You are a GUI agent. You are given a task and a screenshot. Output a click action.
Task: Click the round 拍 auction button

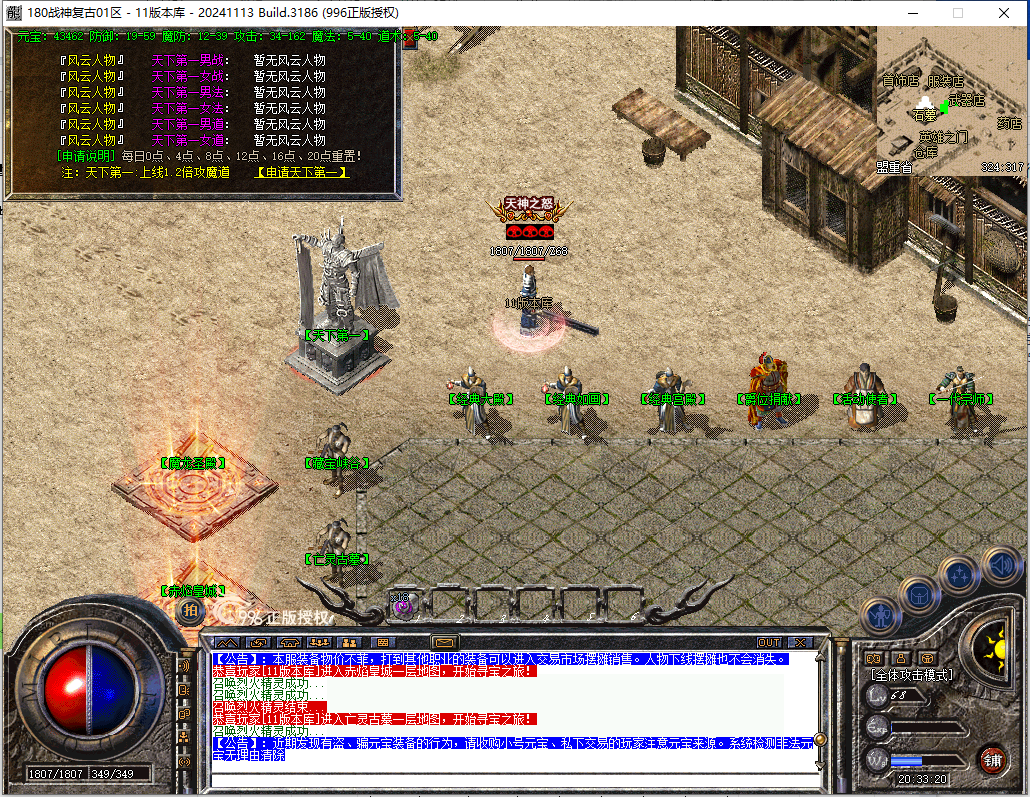pos(190,609)
